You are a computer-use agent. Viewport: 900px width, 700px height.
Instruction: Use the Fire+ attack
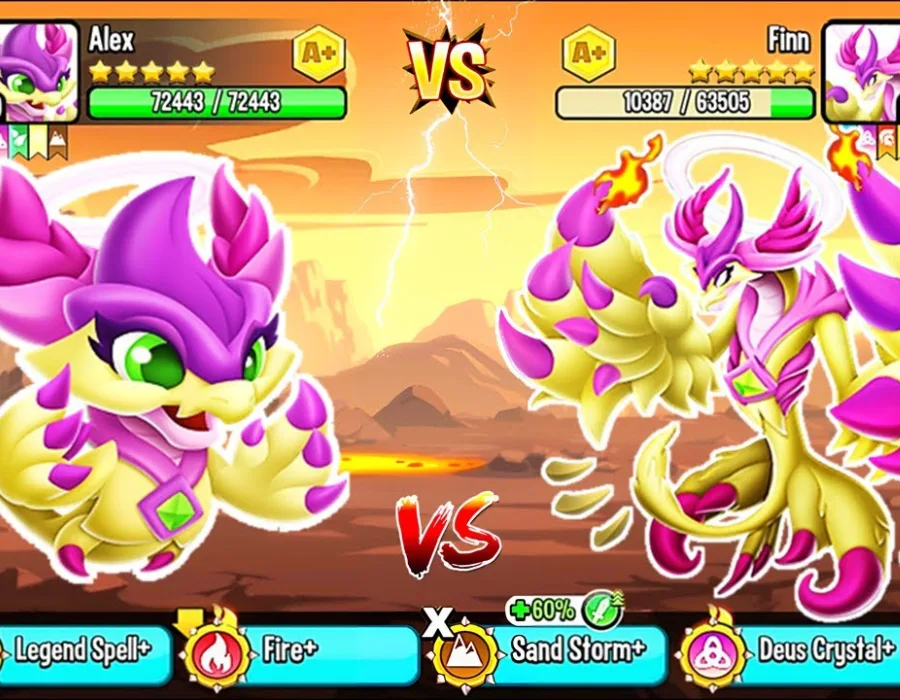click(x=300, y=652)
